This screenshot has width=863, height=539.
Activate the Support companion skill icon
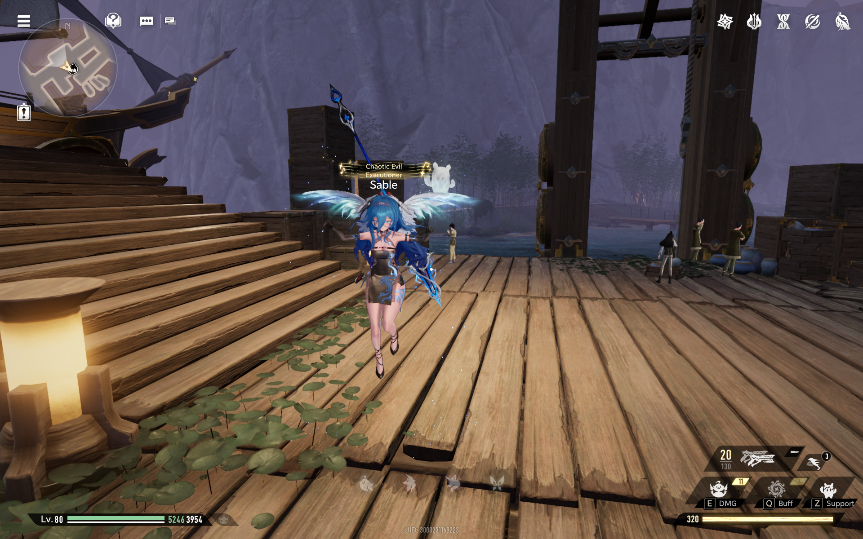pos(828,490)
